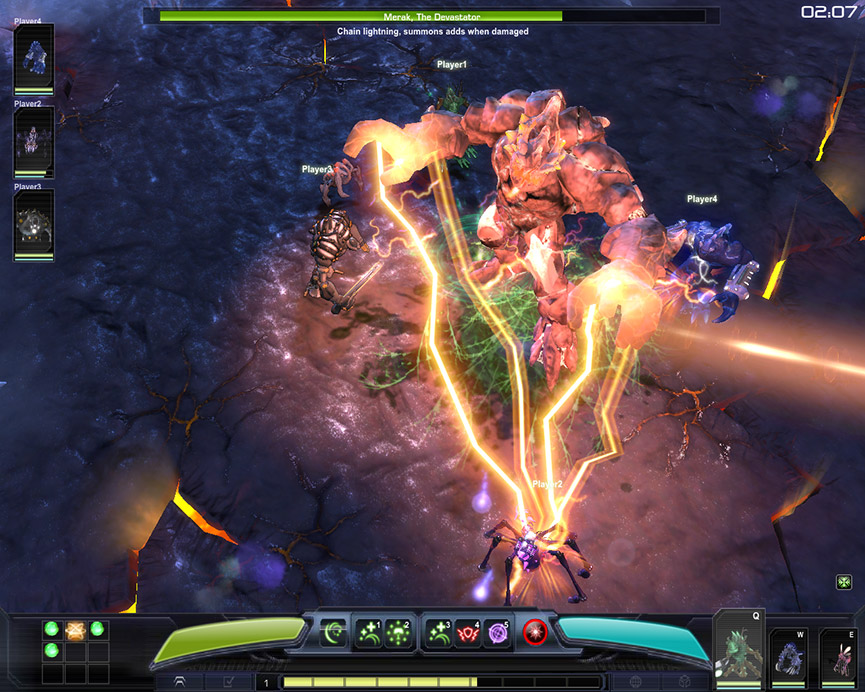Switch to the dark spider form portrait

[838, 659]
